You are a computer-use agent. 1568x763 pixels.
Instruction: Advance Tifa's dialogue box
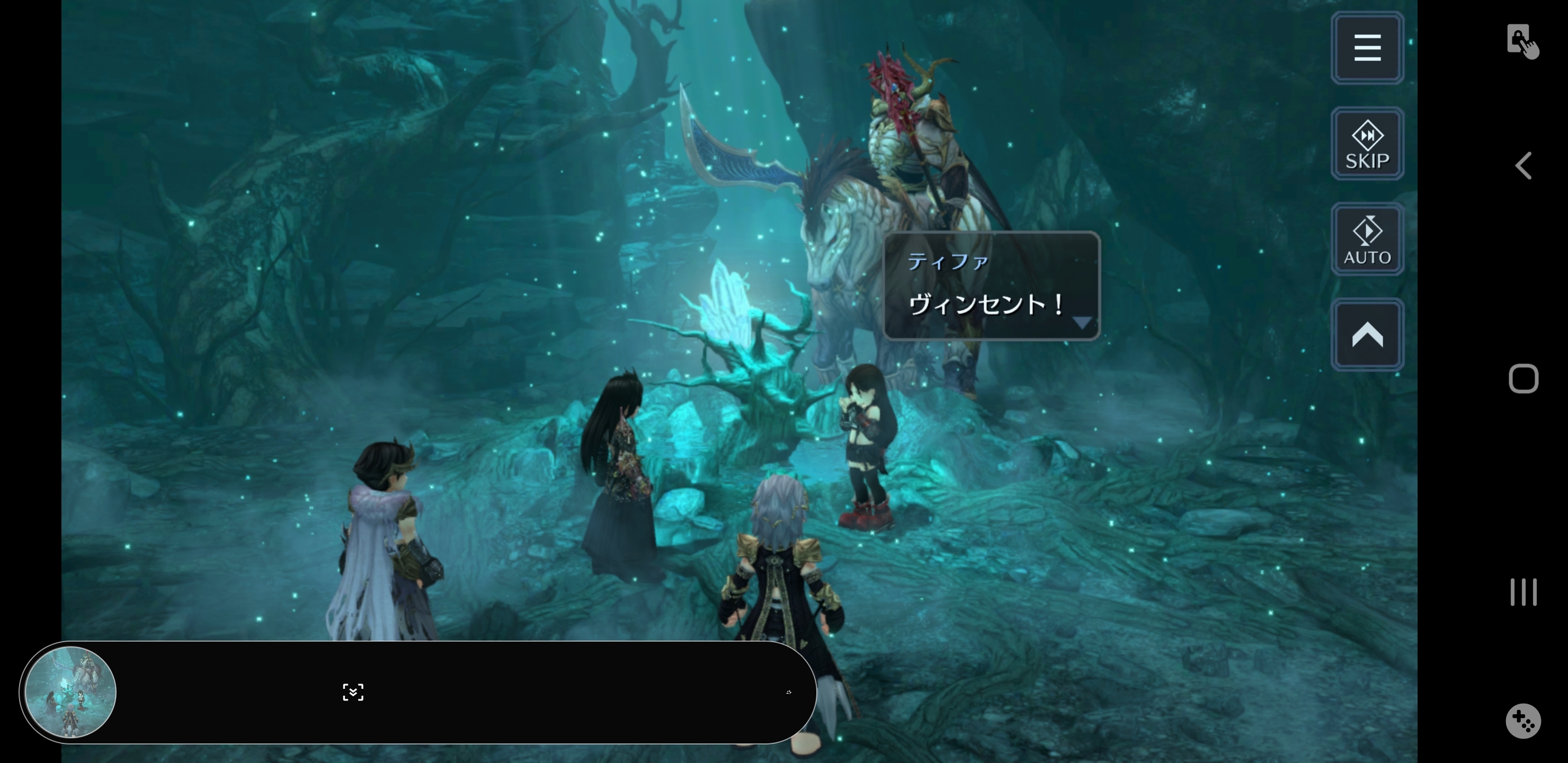[992, 286]
